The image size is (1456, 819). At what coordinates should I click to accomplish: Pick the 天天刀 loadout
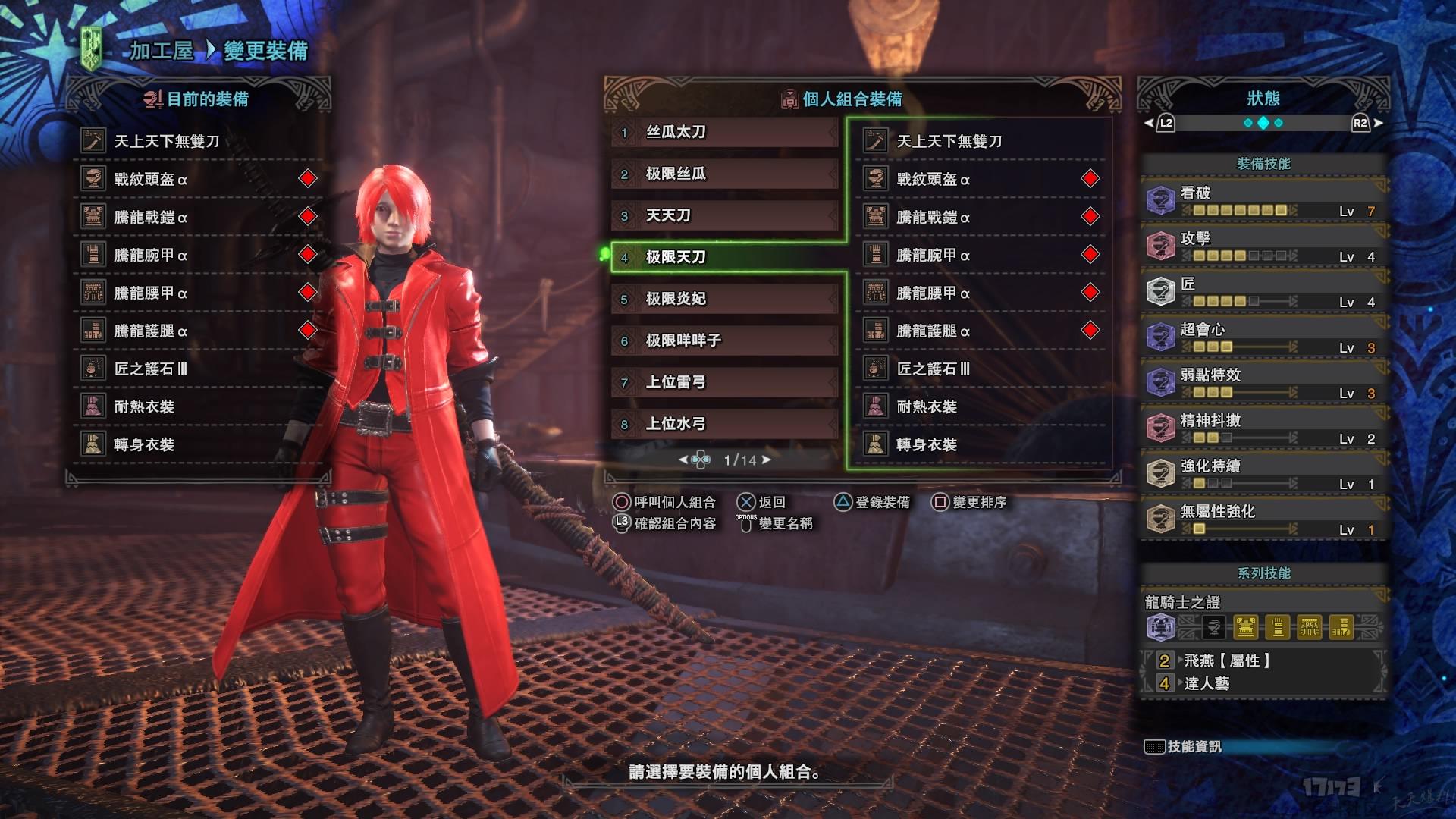(x=724, y=216)
